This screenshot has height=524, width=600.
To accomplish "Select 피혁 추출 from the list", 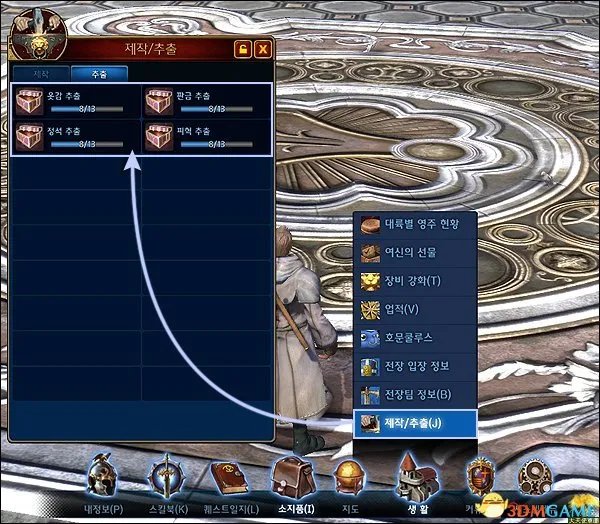I will (x=206, y=138).
